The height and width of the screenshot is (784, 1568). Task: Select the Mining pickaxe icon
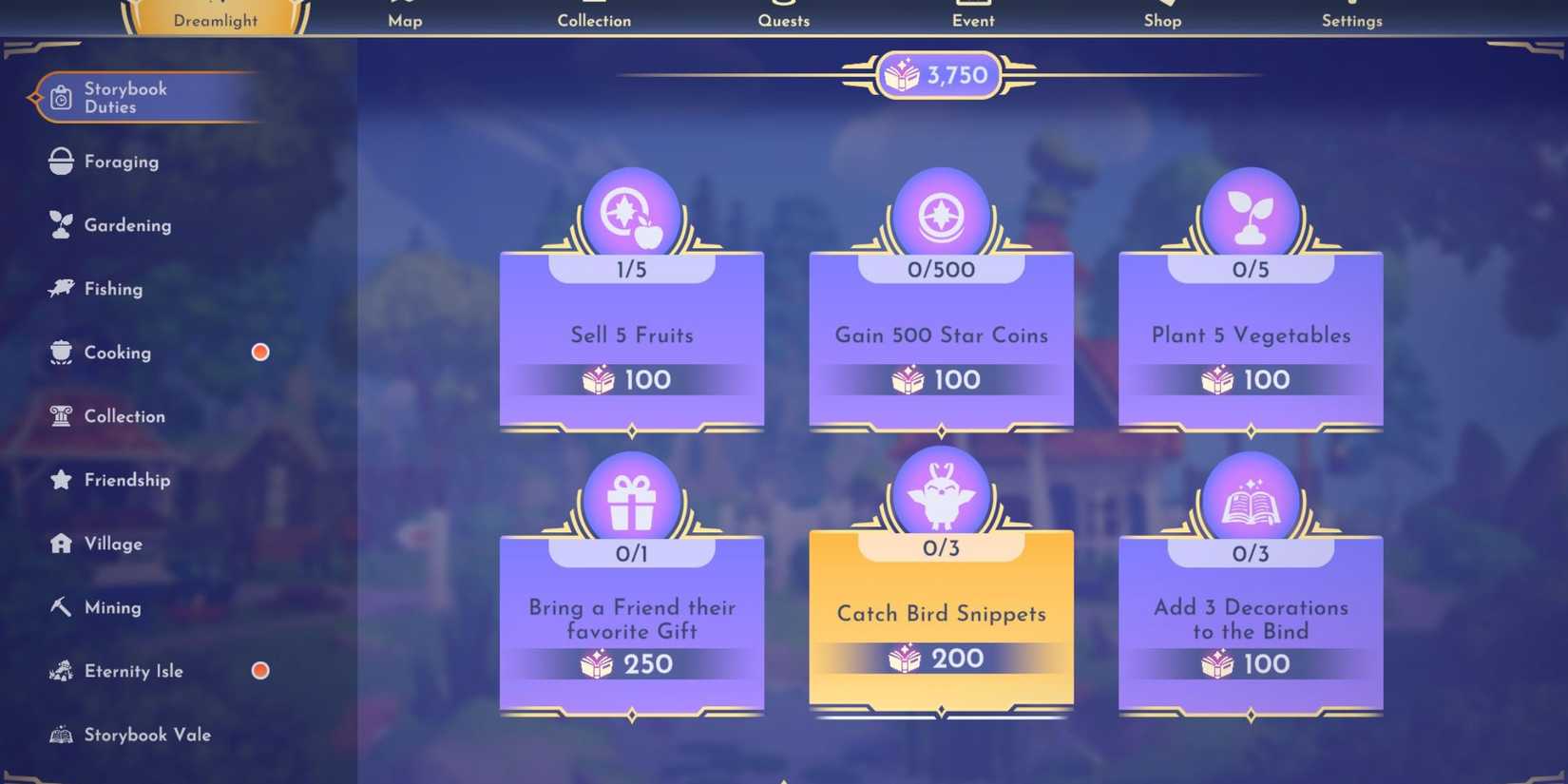pyautogui.click(x=60, y=606)
